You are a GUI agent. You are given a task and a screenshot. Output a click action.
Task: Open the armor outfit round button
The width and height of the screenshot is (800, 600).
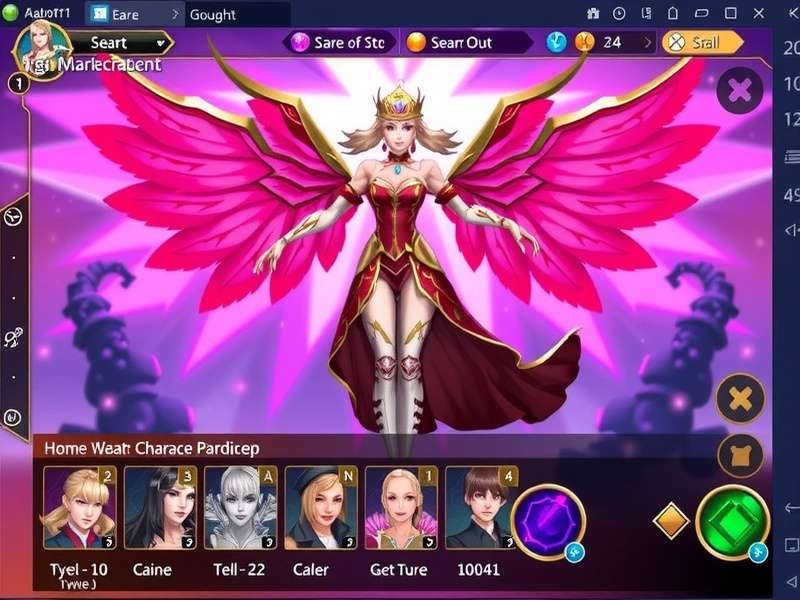(741, 455)
